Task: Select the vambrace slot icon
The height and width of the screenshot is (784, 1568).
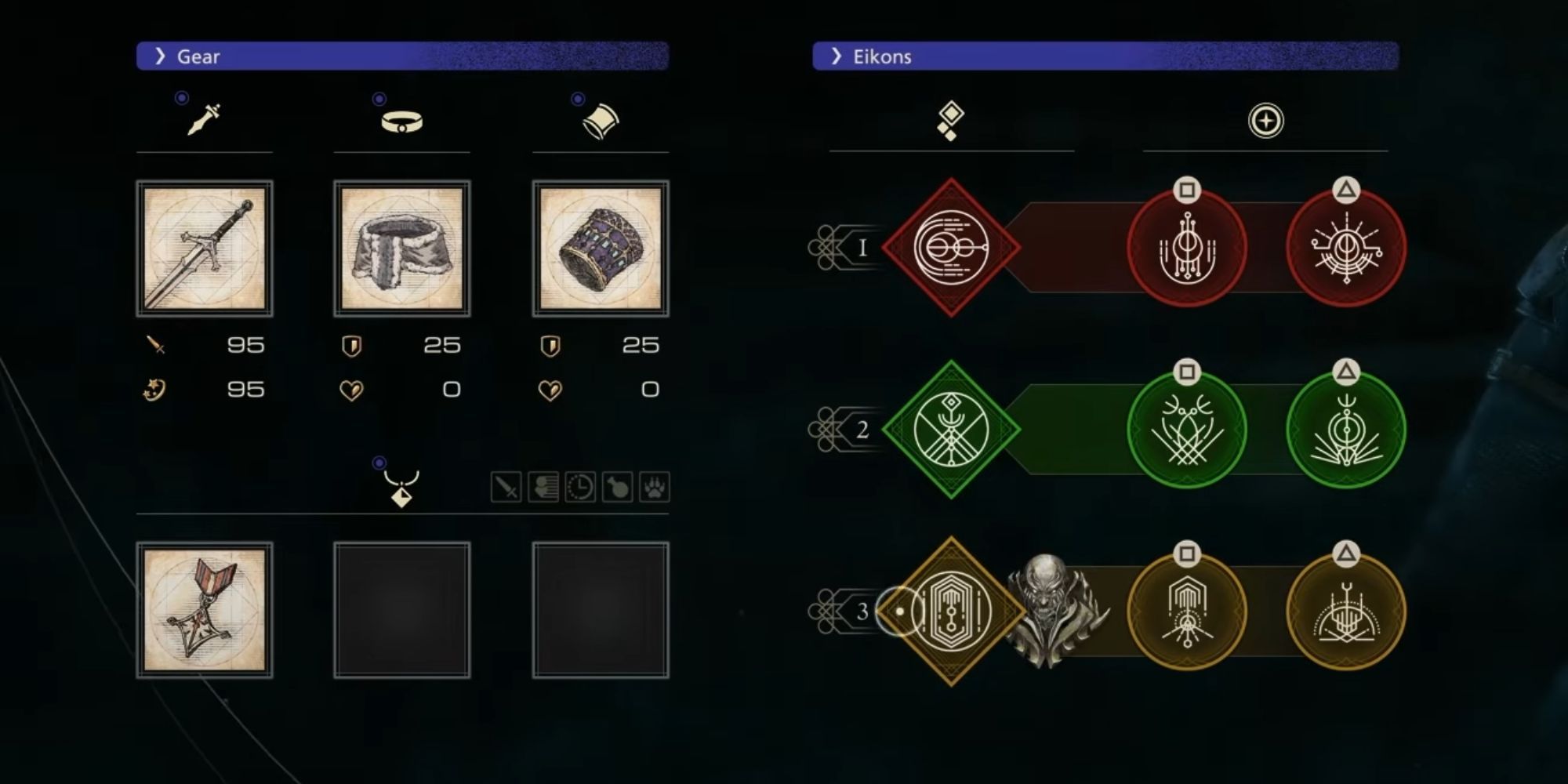Action: [x=601, y=119]
